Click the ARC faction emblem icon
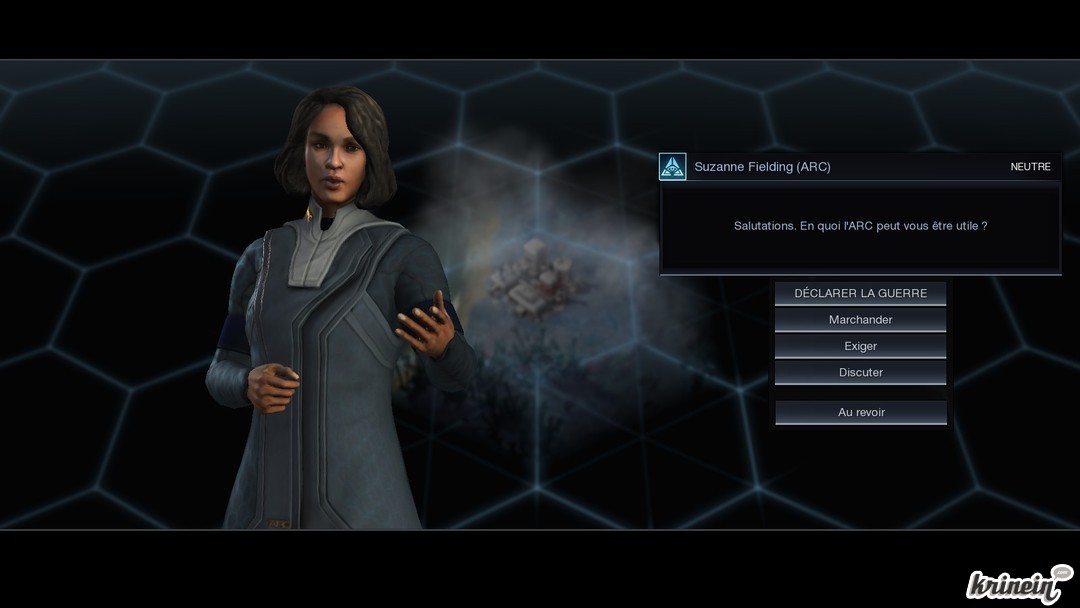Screen dimensions: 1080x608 (x=673, y=167)
